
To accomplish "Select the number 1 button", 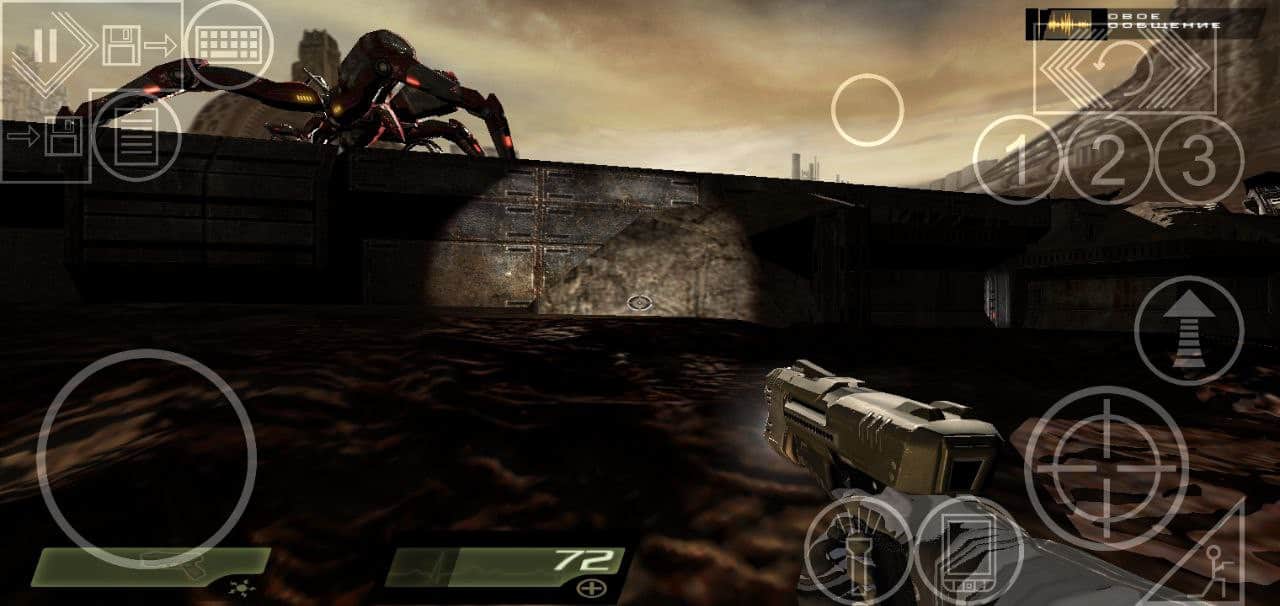I will tap(1016, 160).
